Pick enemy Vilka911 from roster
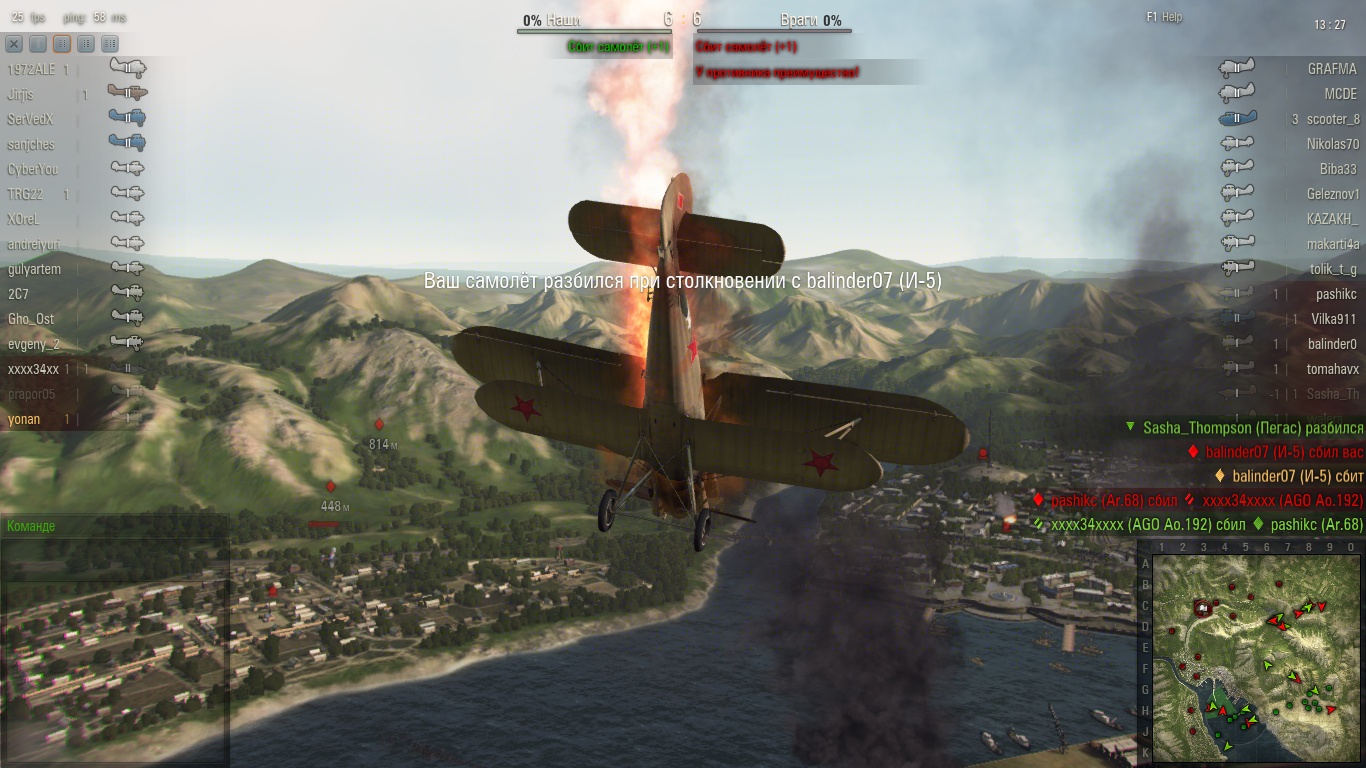1366x768 pixels. (1333, 320)
